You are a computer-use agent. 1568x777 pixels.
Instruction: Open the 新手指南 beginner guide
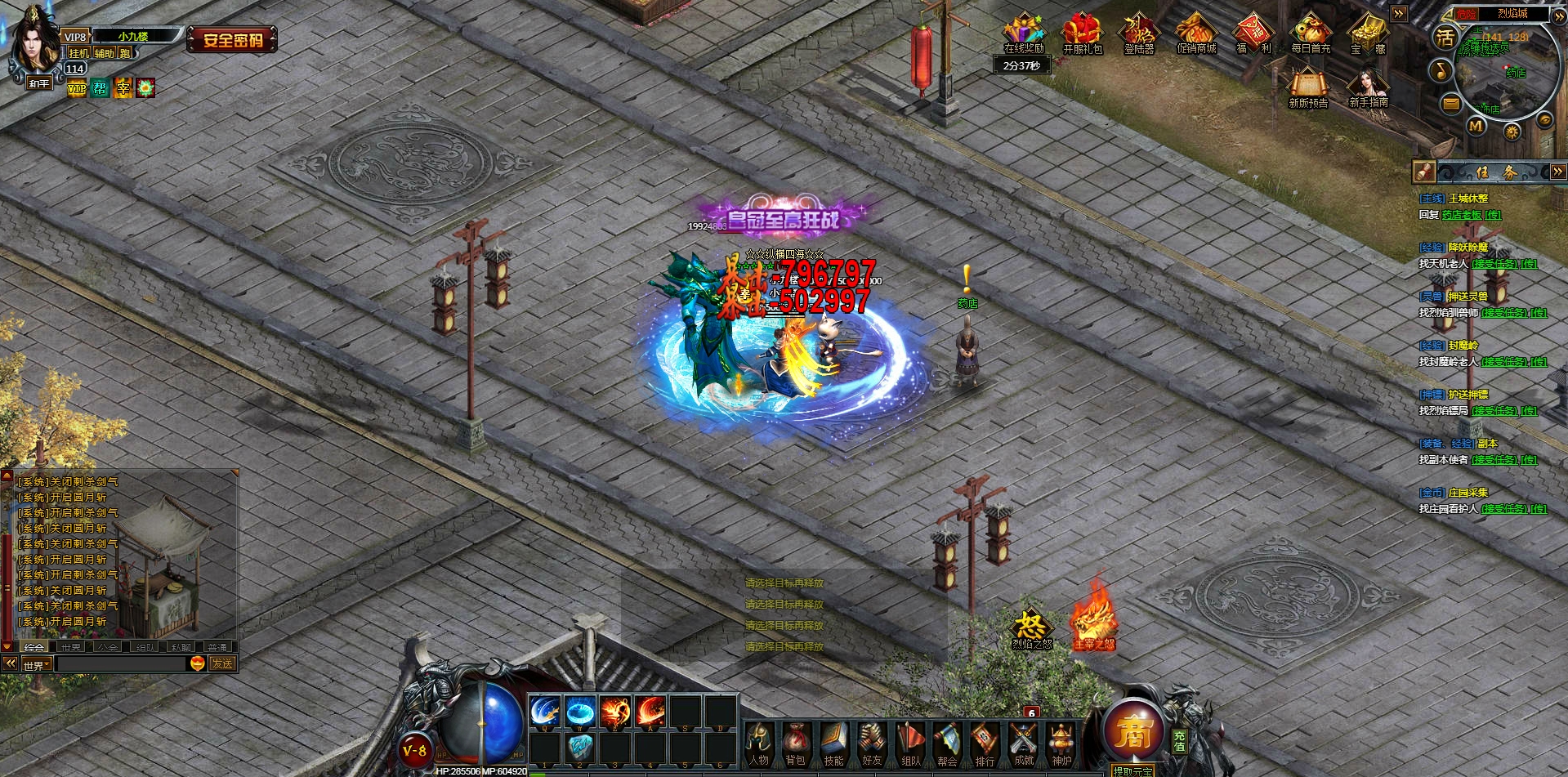click(1369, 88)
